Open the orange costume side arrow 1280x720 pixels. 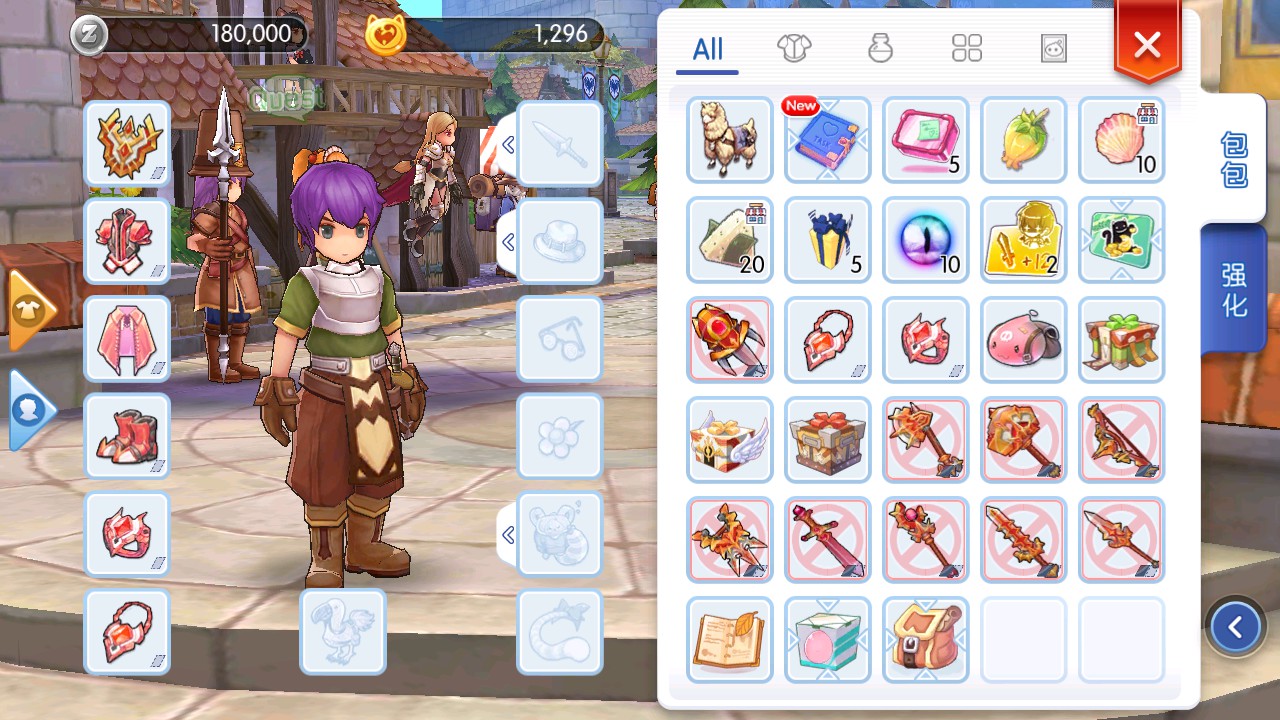[29, 310]
